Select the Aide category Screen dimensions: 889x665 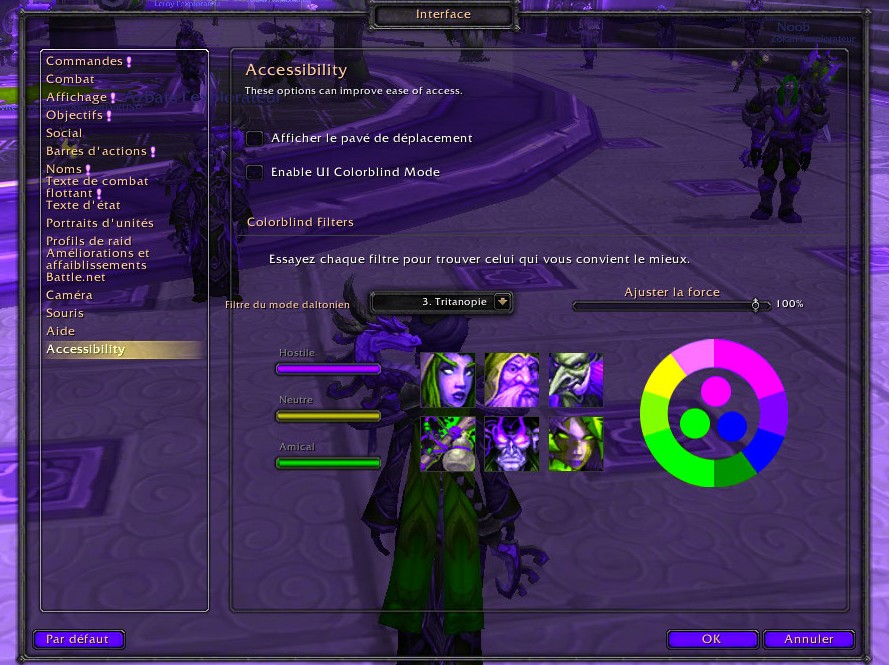(x=60, y=331)
